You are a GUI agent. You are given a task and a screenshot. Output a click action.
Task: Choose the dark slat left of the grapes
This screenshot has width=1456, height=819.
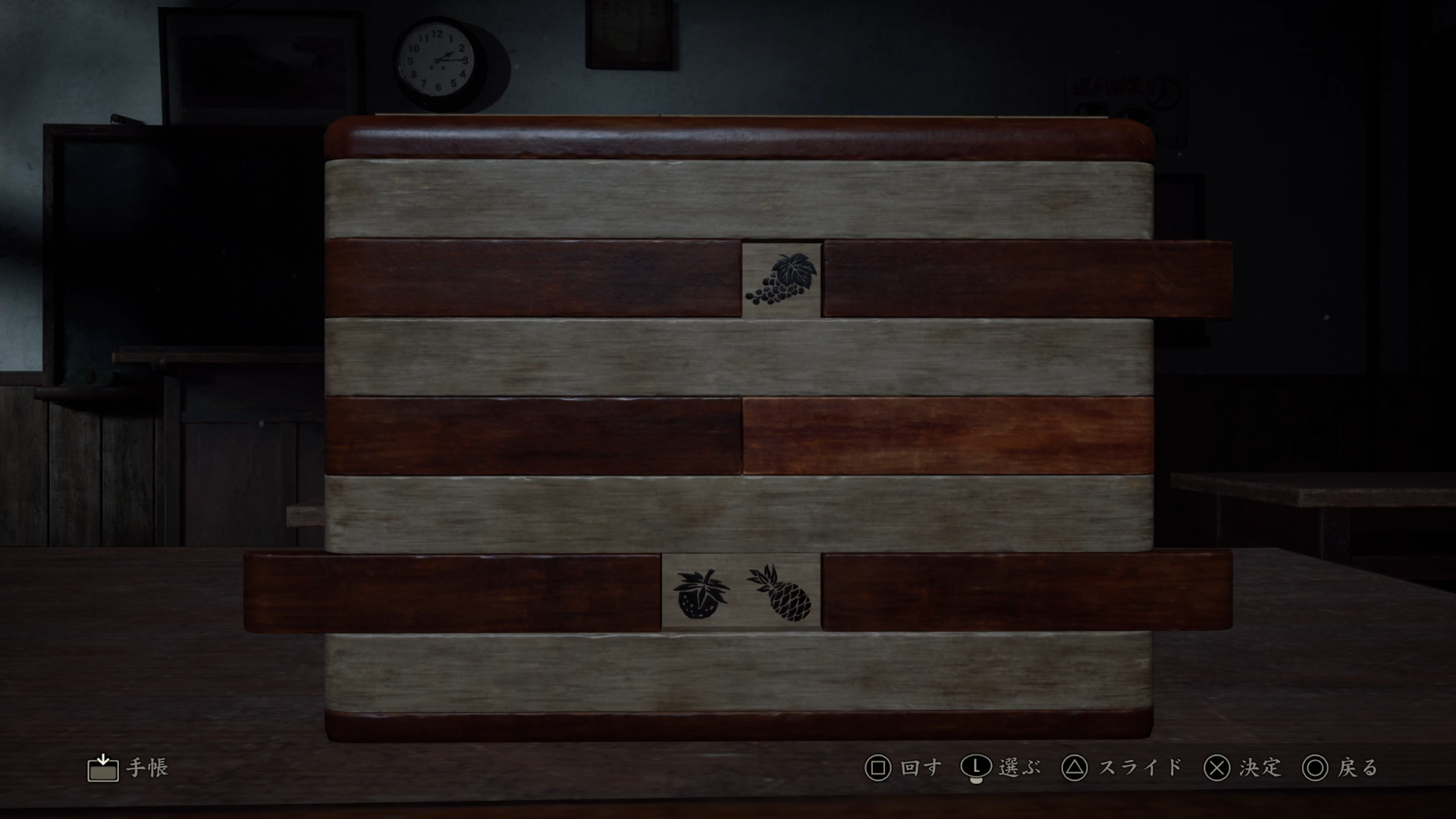[x=532, y=278]
